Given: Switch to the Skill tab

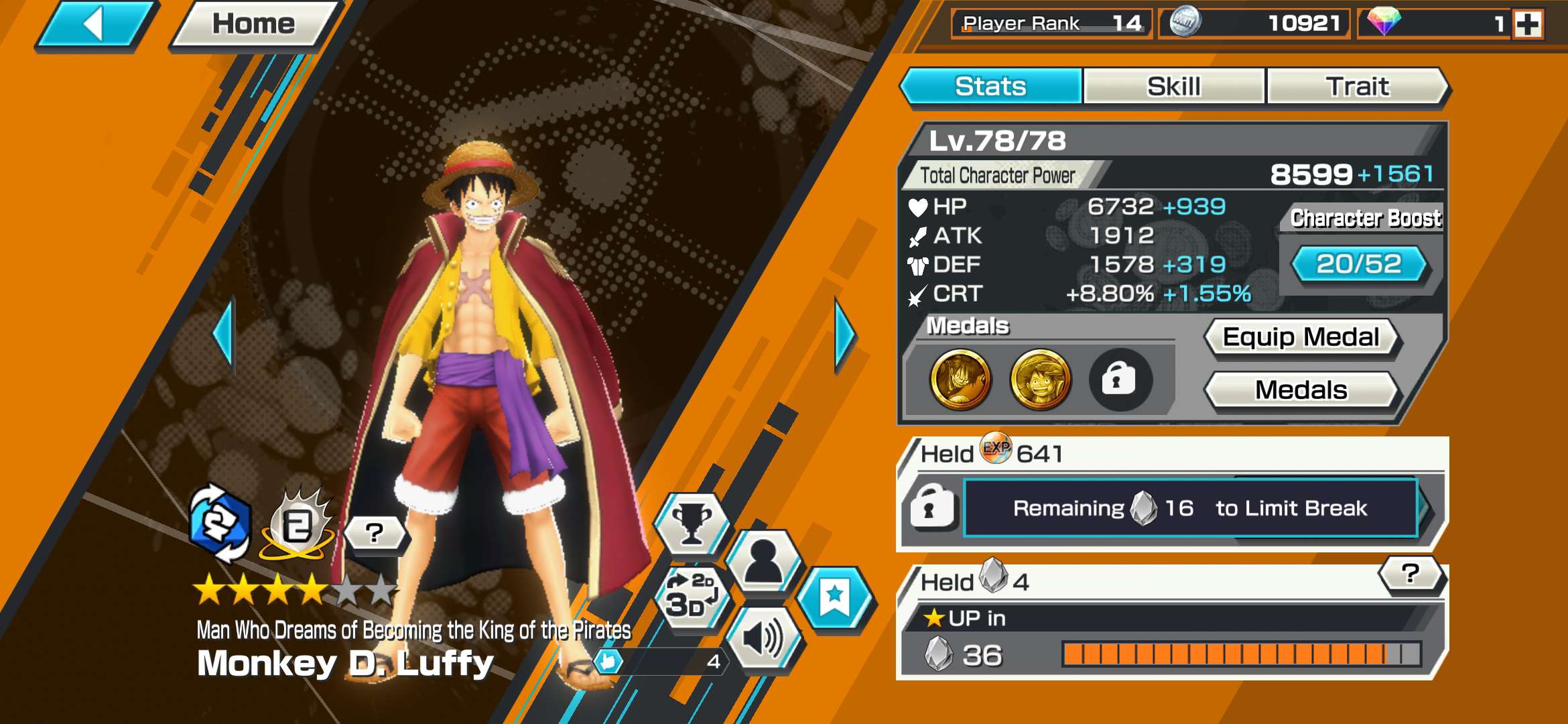Looking at the screenshot, I should [1173, 86].
